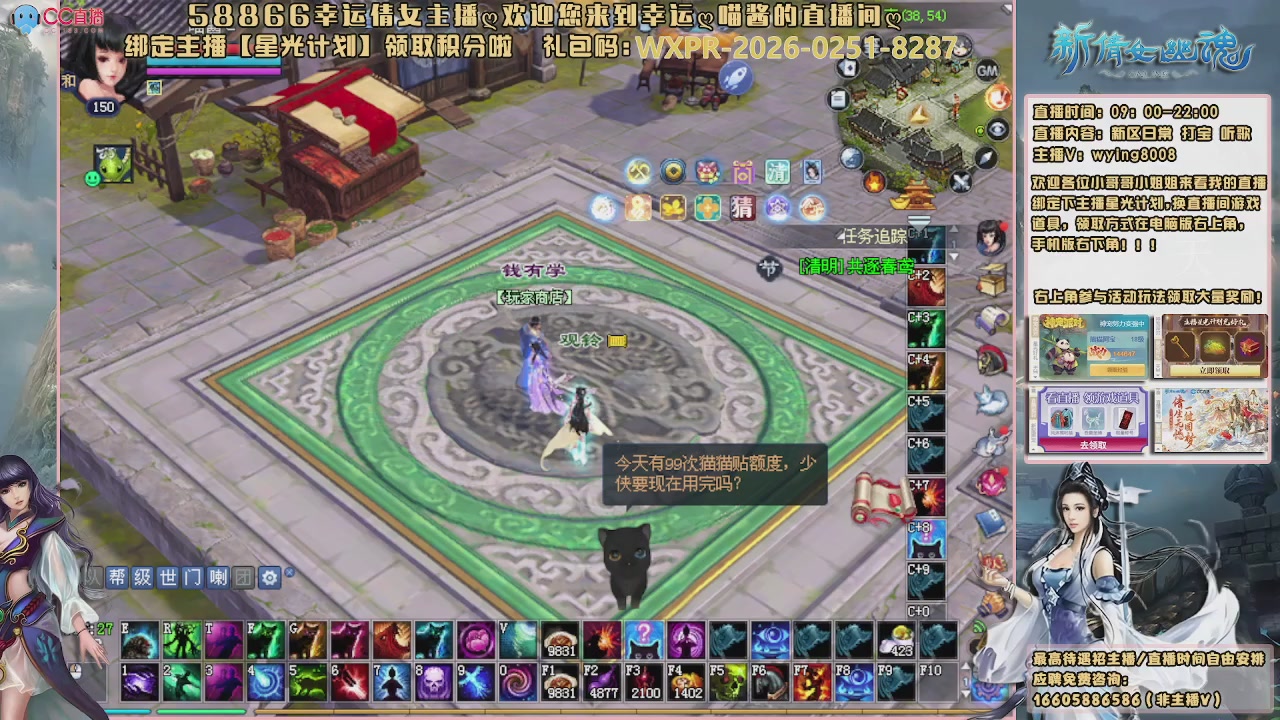The height and width of the screenshot is (720, 1280).
Task: Open the purple gift box activity icon
Action: [742, 172]
